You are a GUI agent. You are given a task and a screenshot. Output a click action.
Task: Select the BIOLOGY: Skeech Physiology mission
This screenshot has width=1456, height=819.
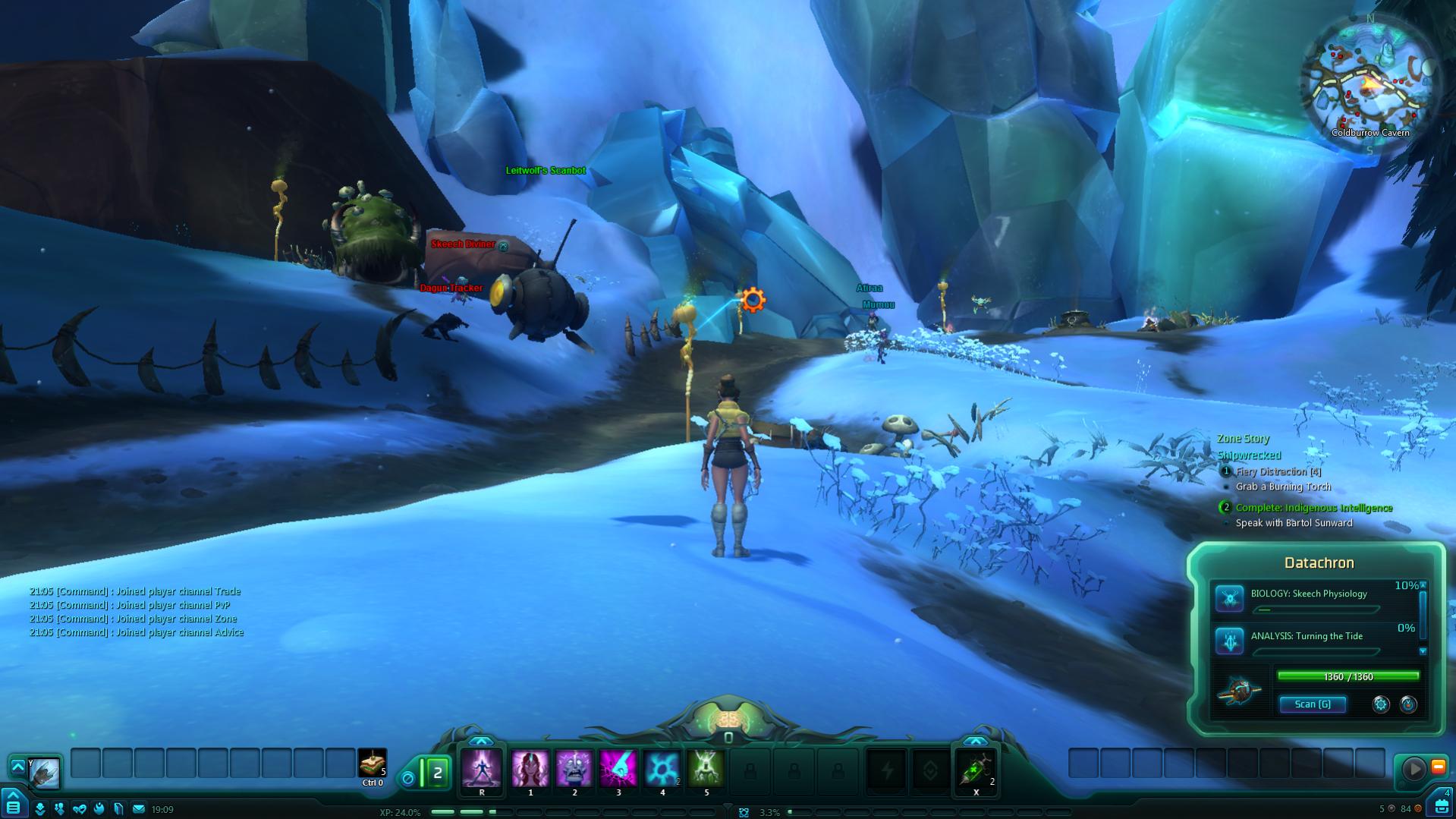(1309, 594)
